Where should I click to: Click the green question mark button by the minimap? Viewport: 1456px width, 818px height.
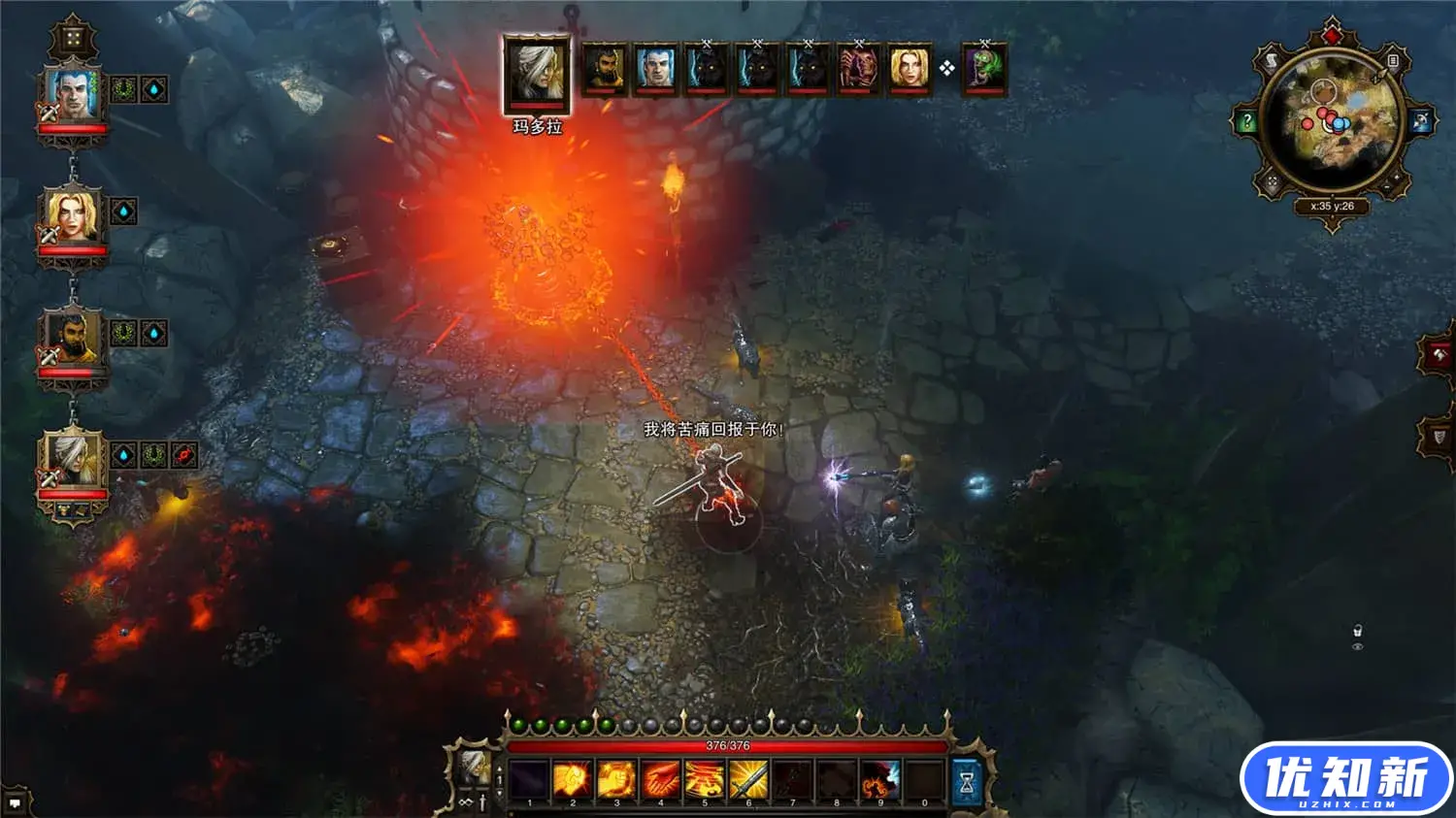point(1247,122)
